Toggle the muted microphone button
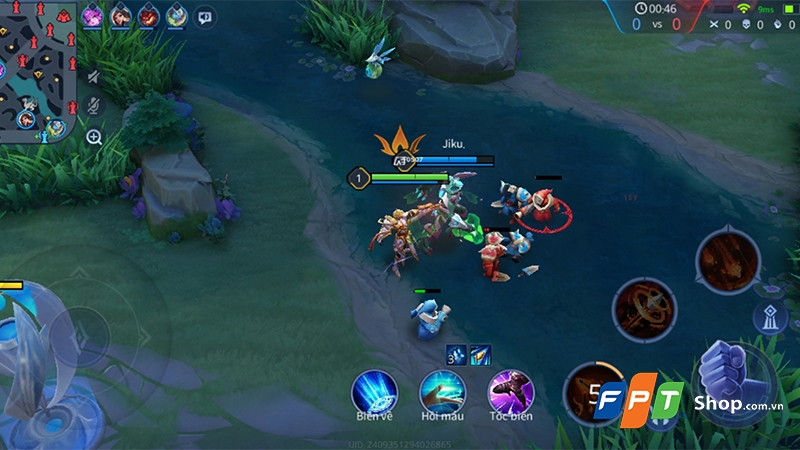This screenshot has width=800, height=450. [94, 106]
